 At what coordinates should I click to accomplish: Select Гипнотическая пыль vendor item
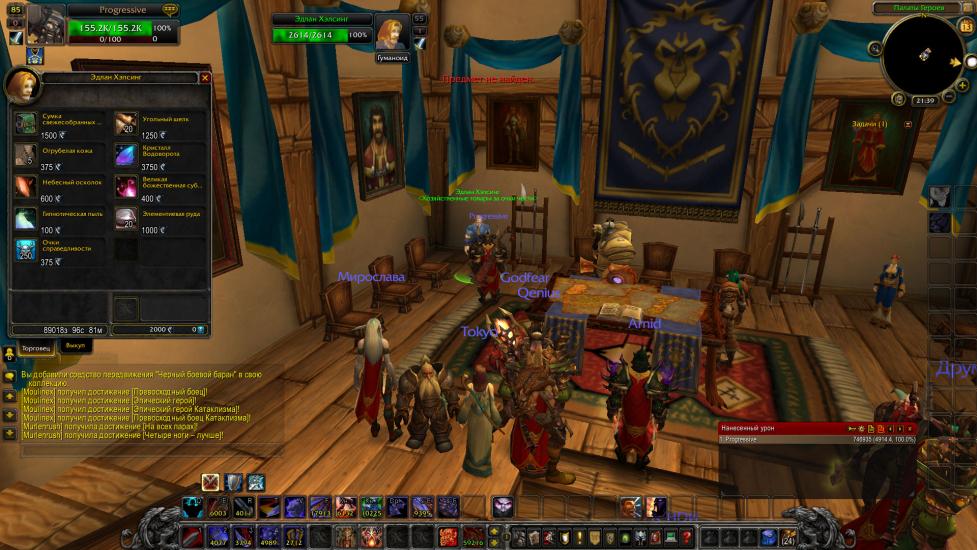pyautogui.click(x=26, y=218)
